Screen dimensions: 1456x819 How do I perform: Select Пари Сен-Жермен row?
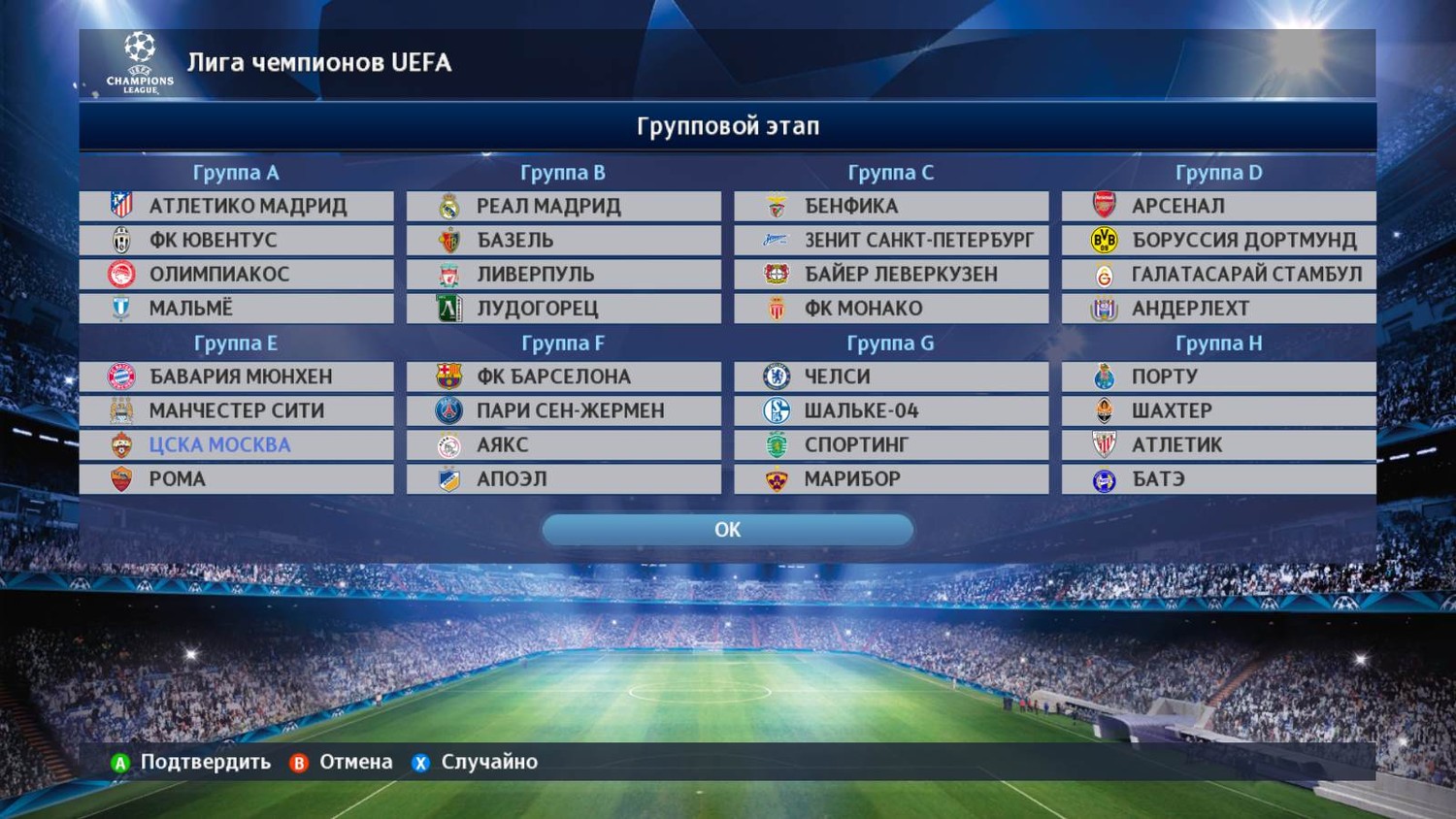[x=564, y=410]
